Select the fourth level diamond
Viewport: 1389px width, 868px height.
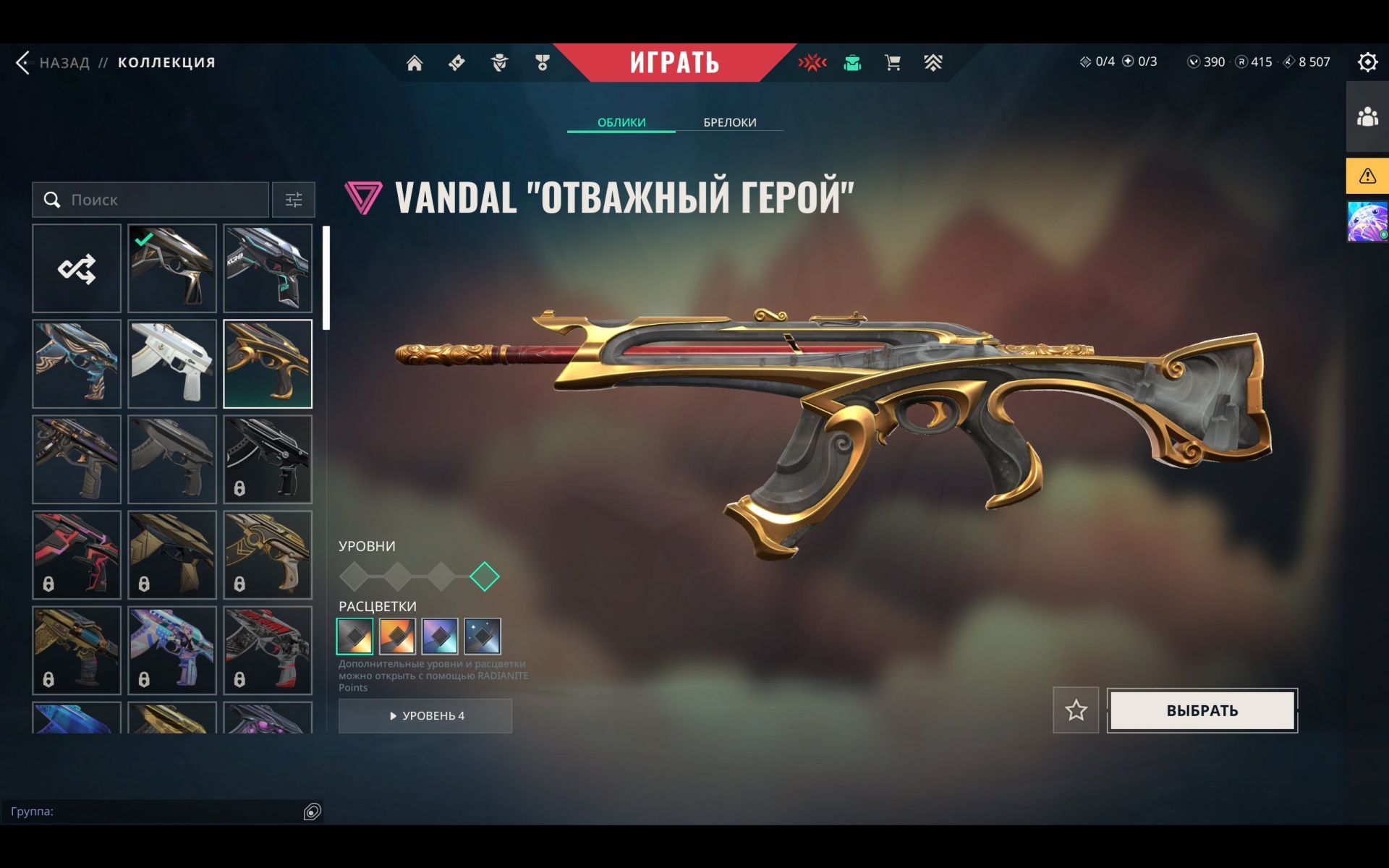click(x=485, y=576)
